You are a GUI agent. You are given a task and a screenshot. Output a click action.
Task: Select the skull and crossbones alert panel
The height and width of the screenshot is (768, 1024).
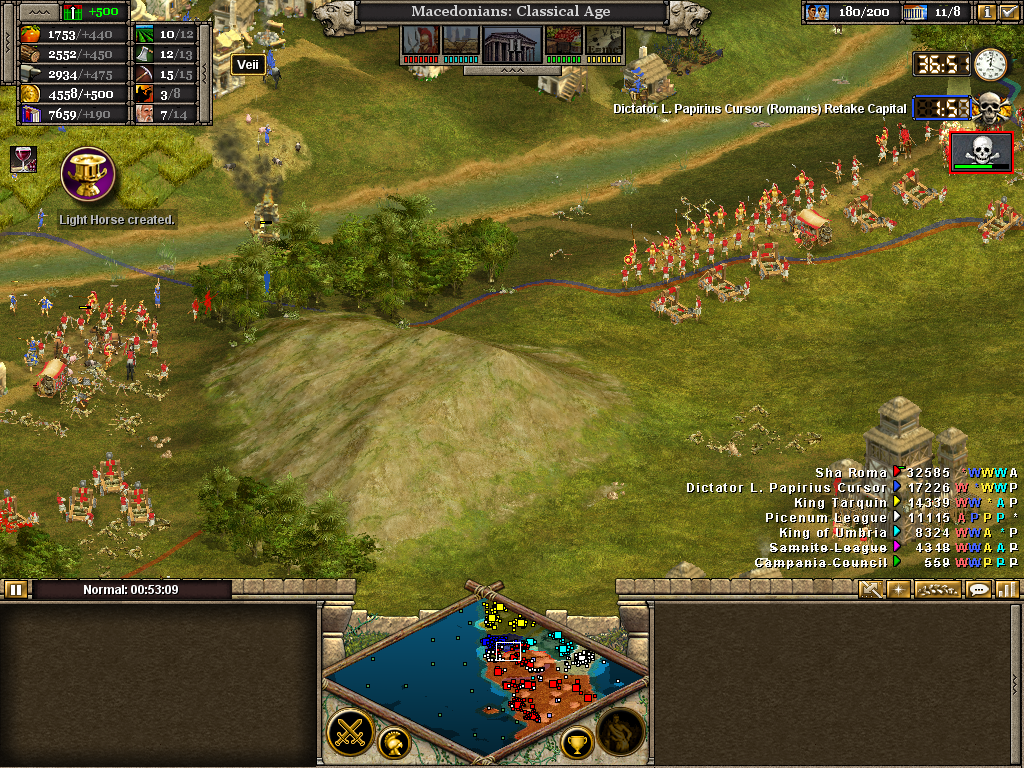point(981,152)
